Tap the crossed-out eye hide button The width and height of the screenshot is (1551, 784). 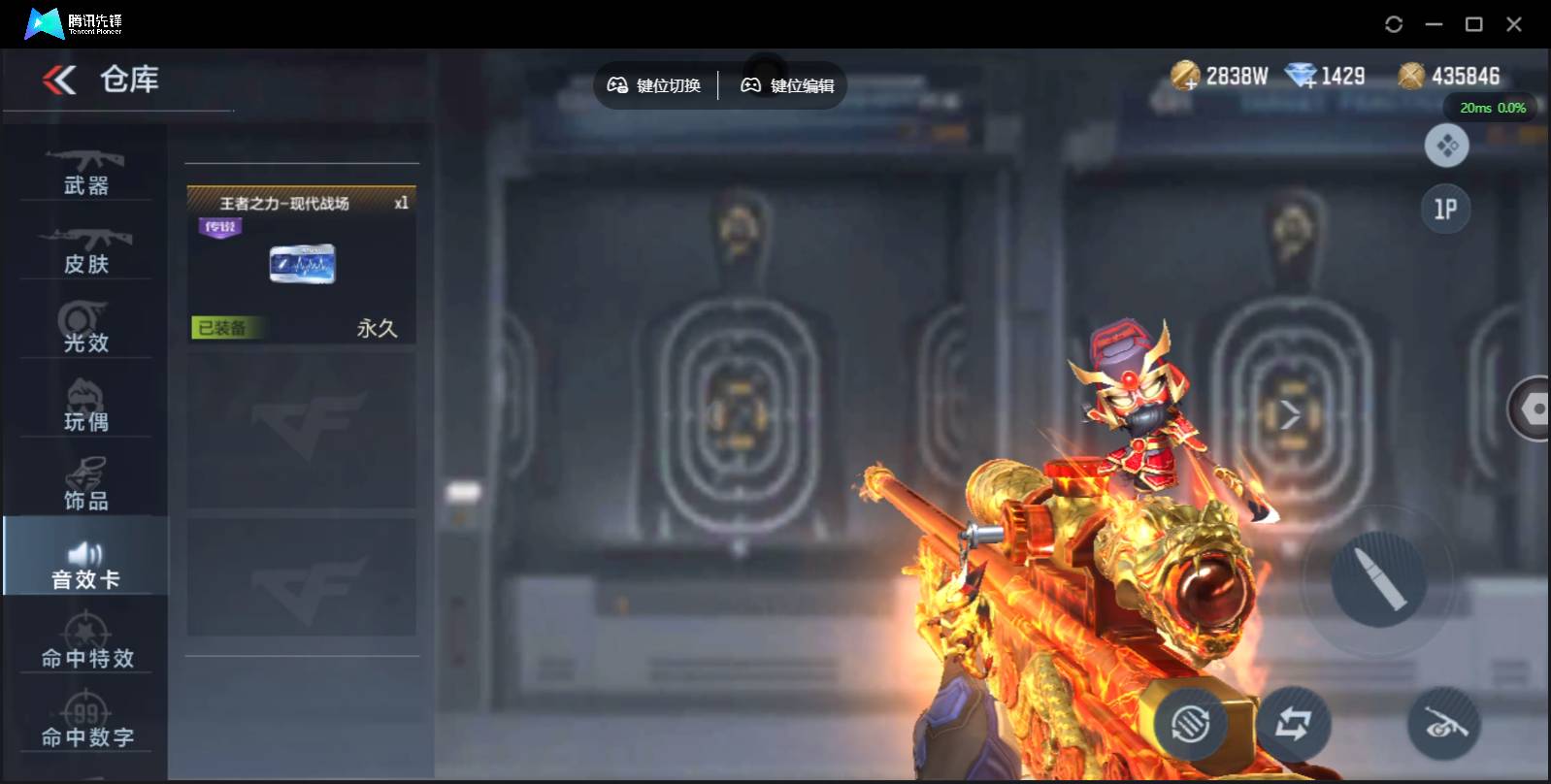pos(1443,723)
